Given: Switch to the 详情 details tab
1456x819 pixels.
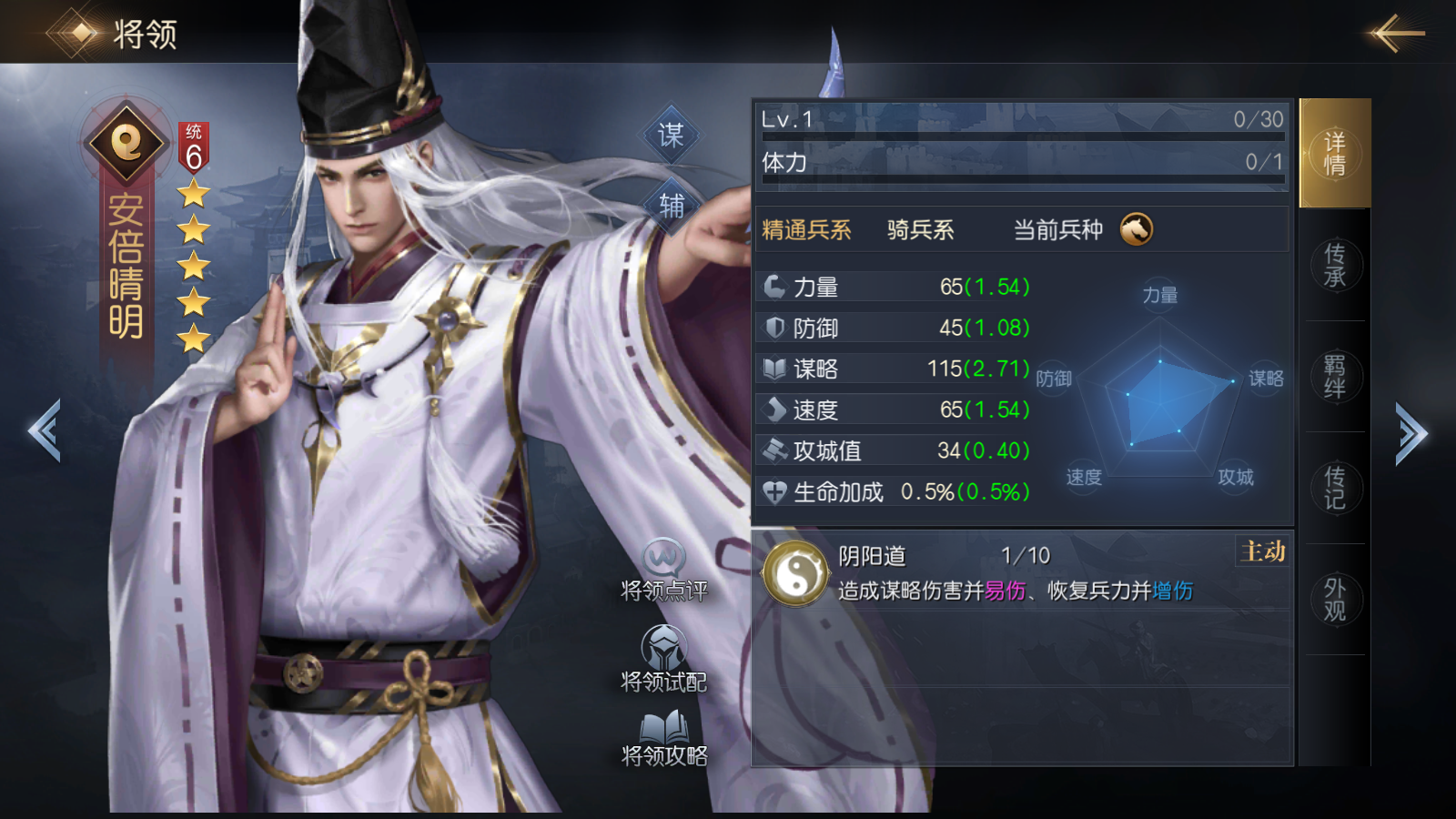Looking at the screenshot, I should point(1334,153).
